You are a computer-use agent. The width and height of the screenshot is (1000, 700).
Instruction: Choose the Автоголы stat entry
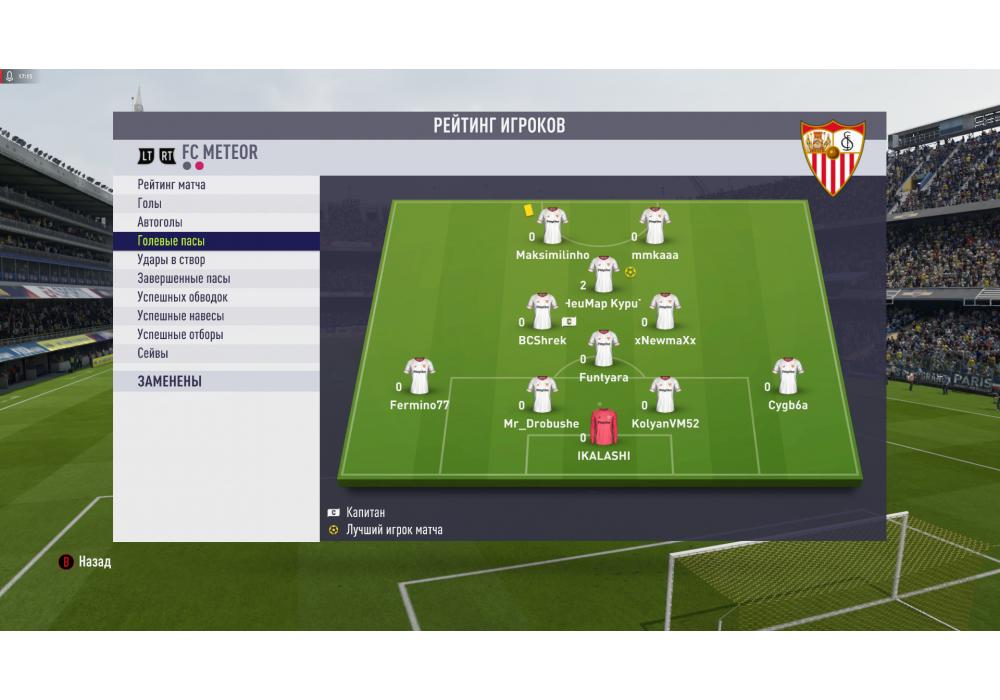(x=160, y=222)
